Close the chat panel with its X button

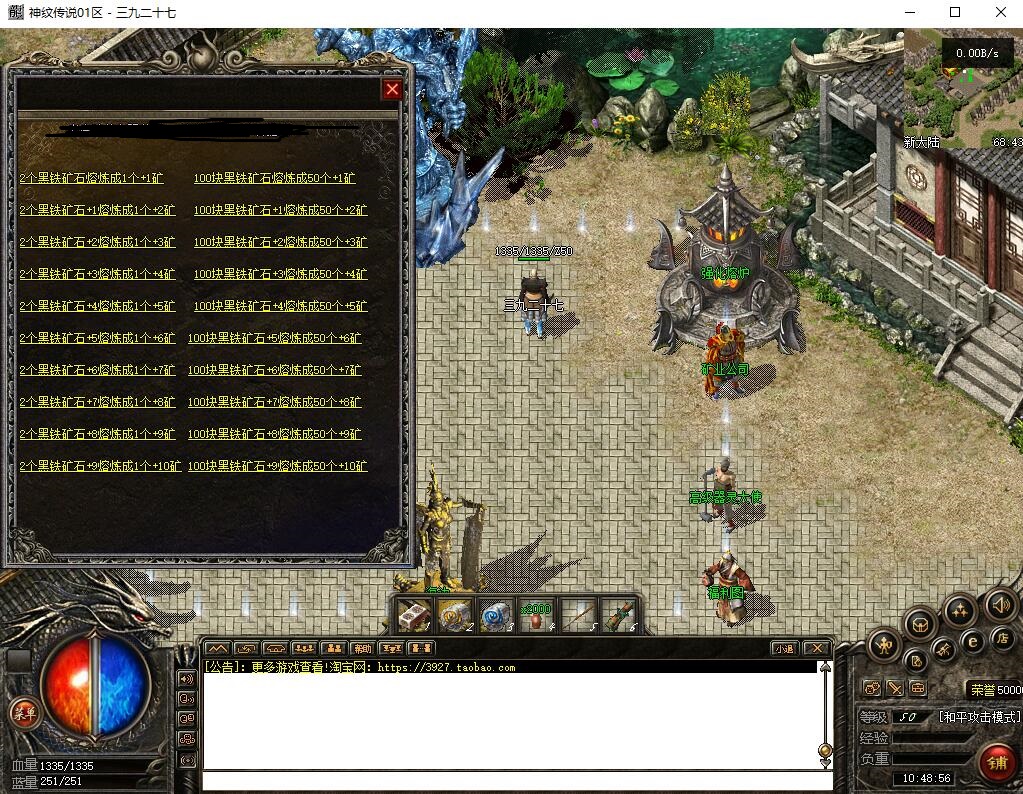816,648
